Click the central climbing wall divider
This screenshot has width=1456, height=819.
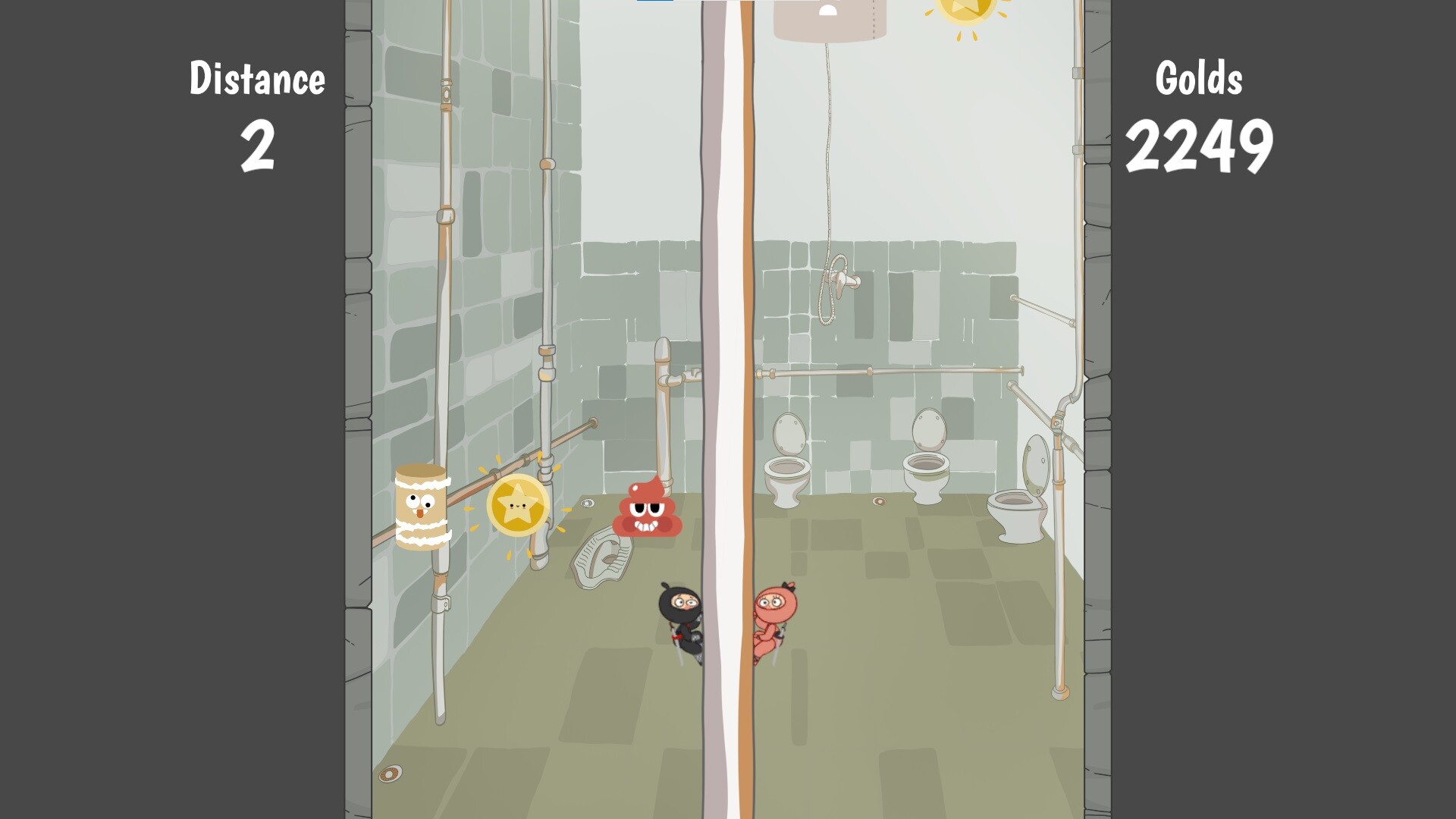728,379
